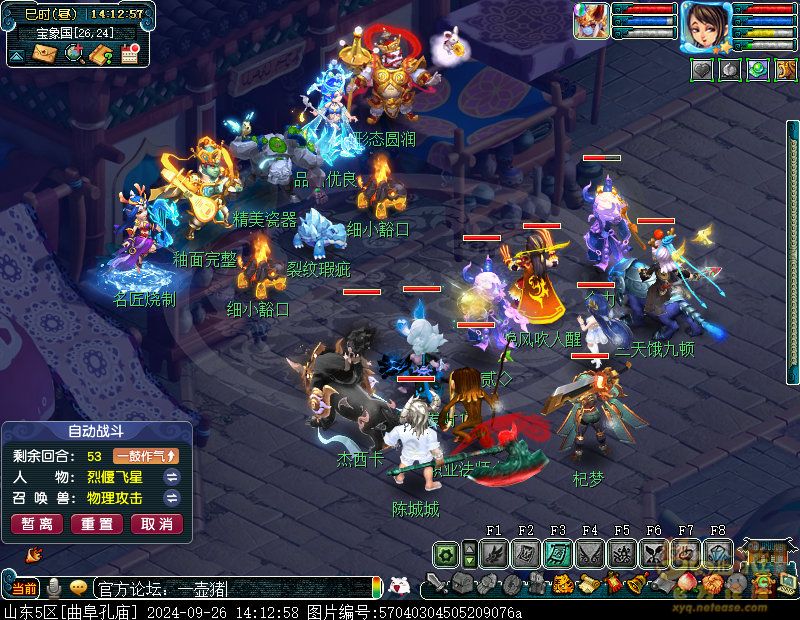Swap the 人物 skill 烈偃飞星
800x620 pixels.
(x=171, y=477)
